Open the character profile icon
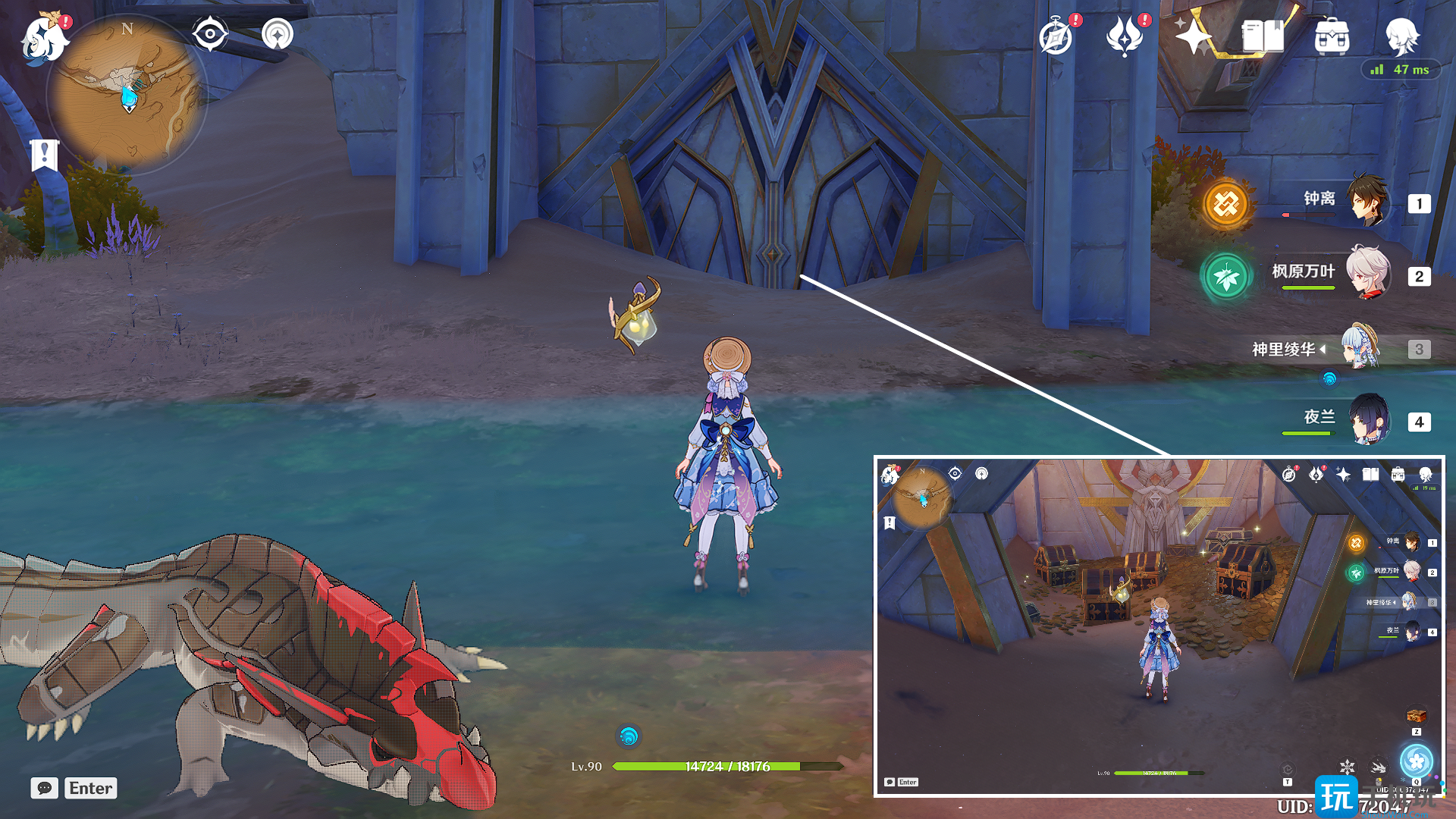The height and width of the screenshot is (819, 1456). [1401, 36]
